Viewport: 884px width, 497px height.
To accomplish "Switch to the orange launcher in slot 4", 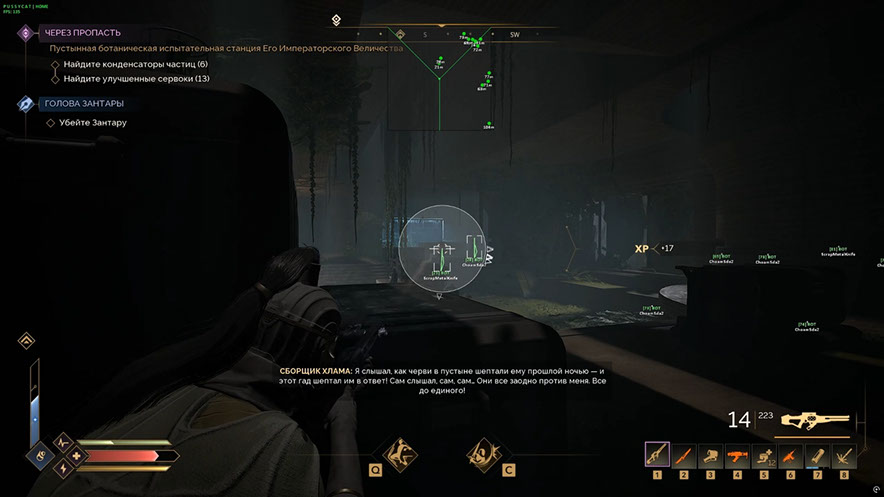I will pyautogui.click(x=737, y=455).
